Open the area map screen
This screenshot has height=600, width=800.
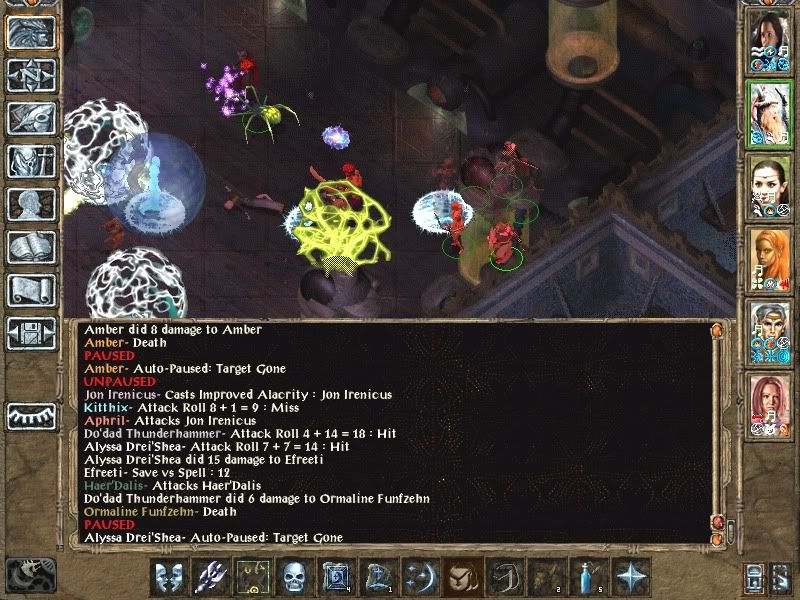coord(30,74)
